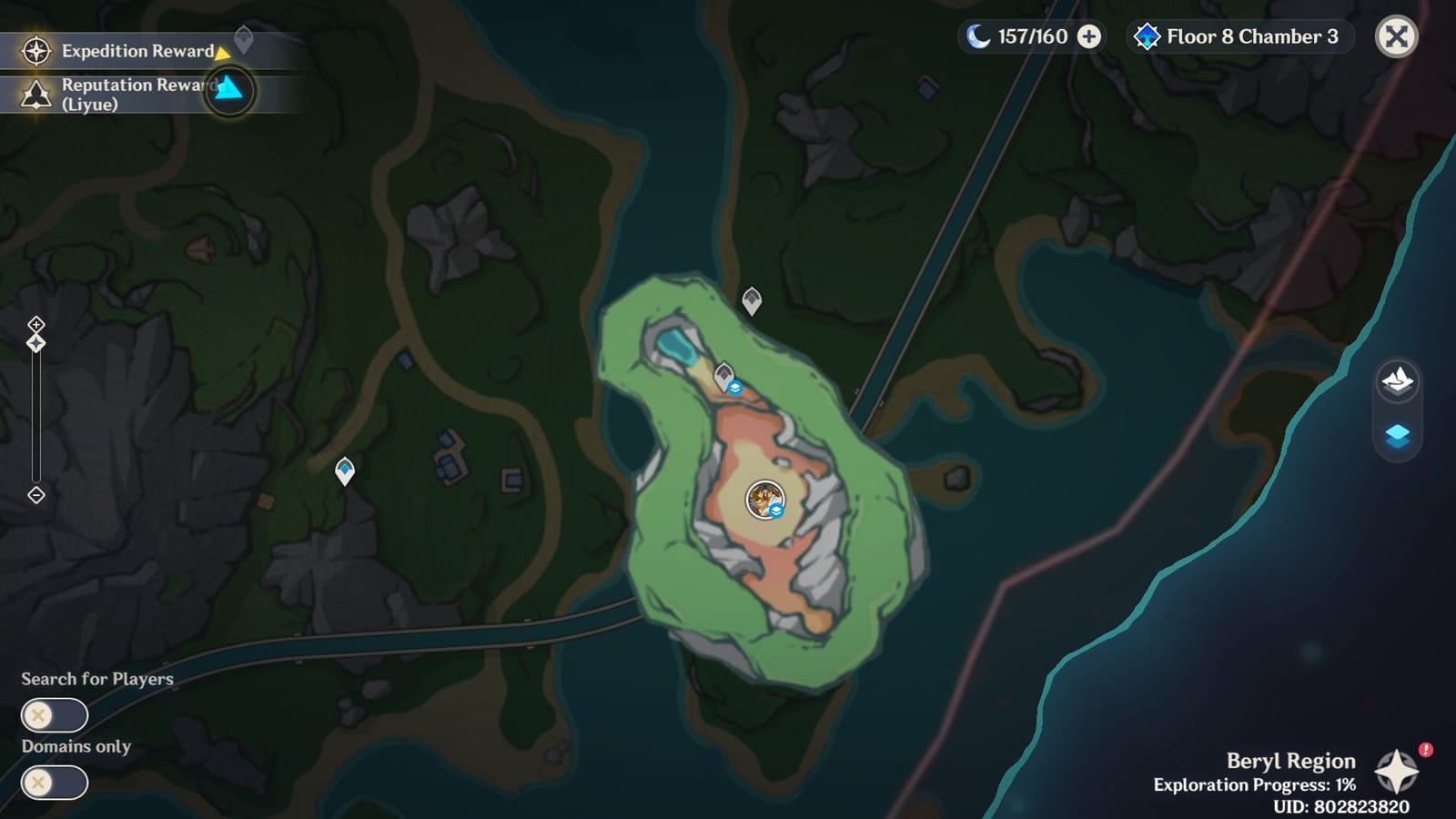Click the zoom-in control above the zoom slider
This screenshot has width=1456, height=819.
point(36,322)
